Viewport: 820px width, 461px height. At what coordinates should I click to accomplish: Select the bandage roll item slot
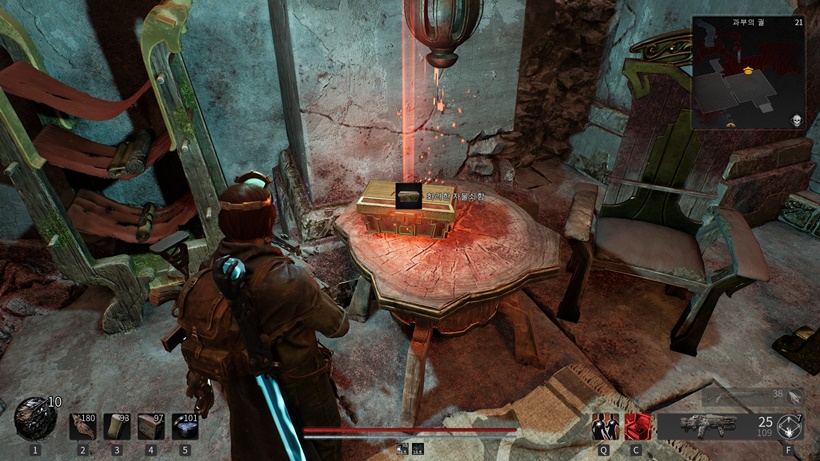(116, 425)
